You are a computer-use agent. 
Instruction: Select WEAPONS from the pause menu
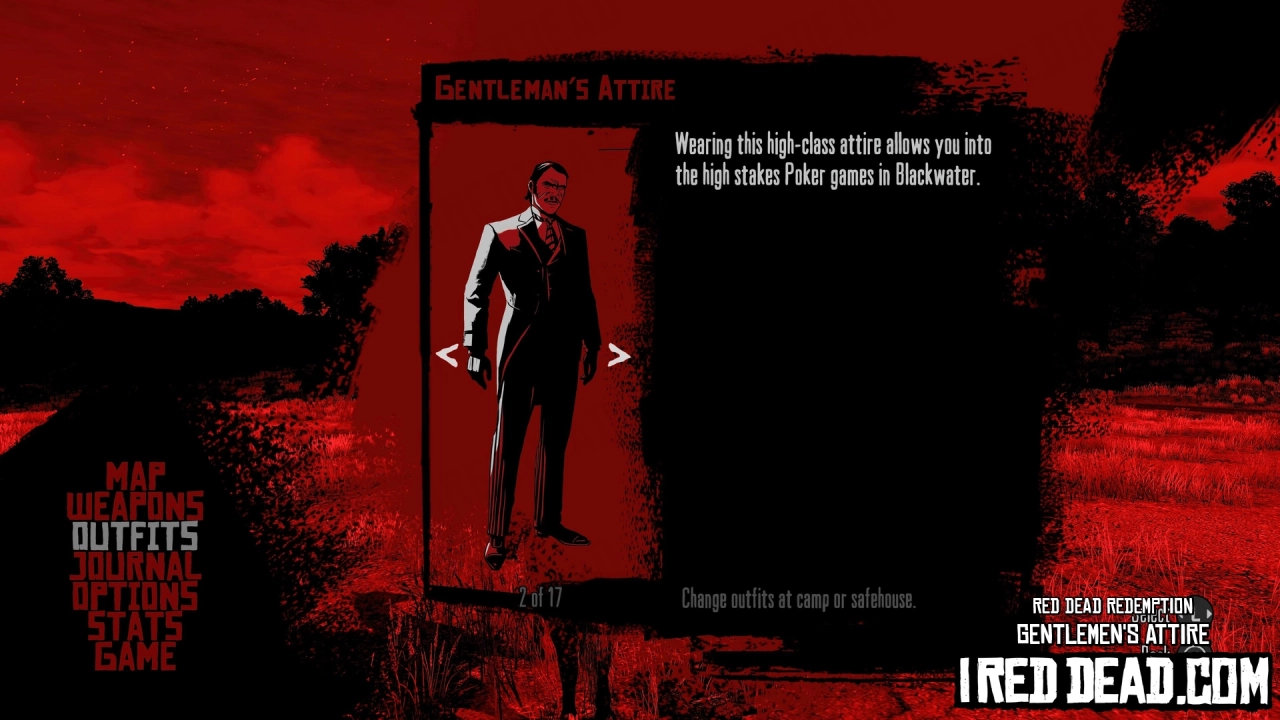pyautogui.click(x=134, y=507)
